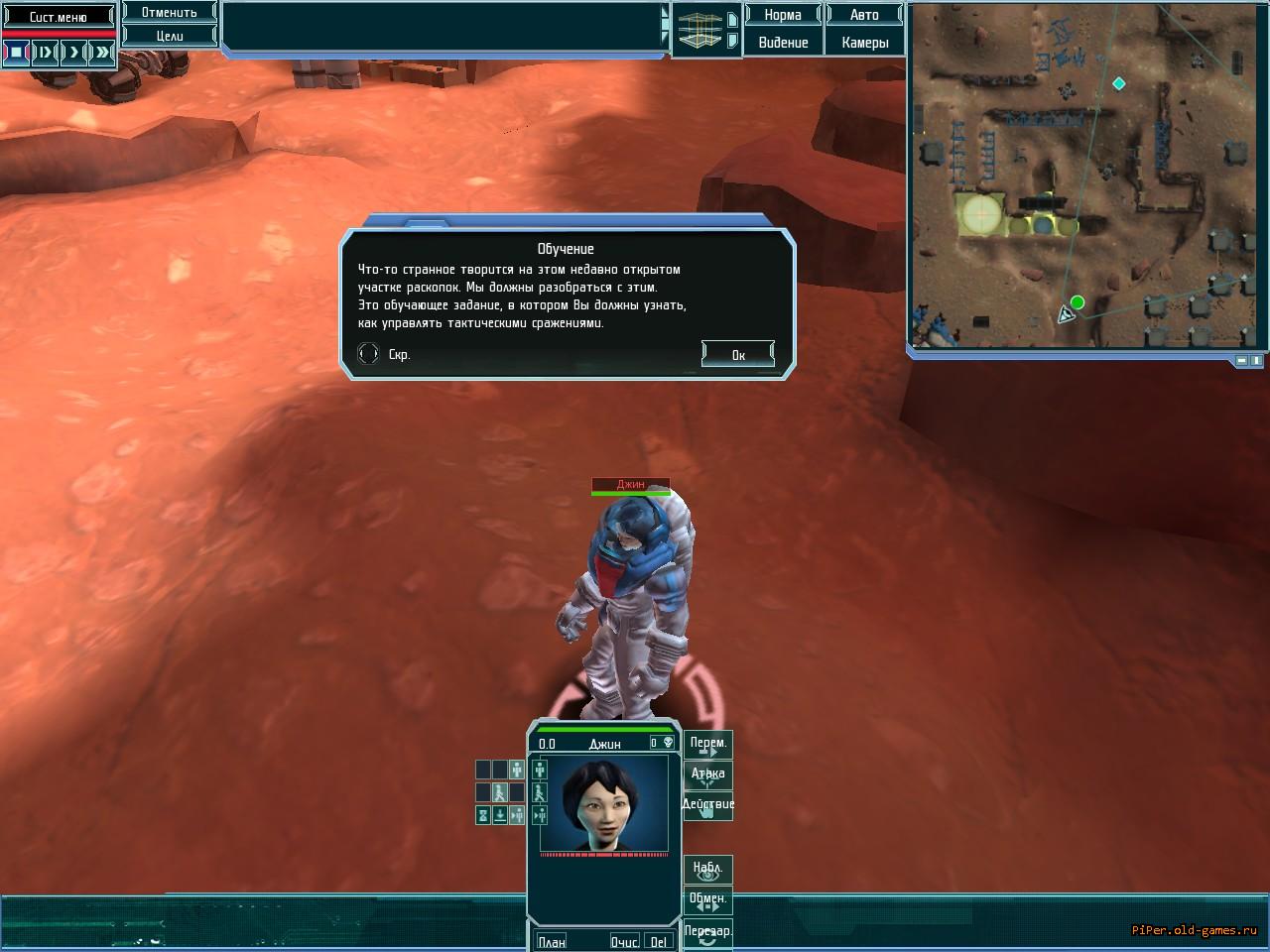
Task: Open the Видение vision options
Action: pos(783,43)
